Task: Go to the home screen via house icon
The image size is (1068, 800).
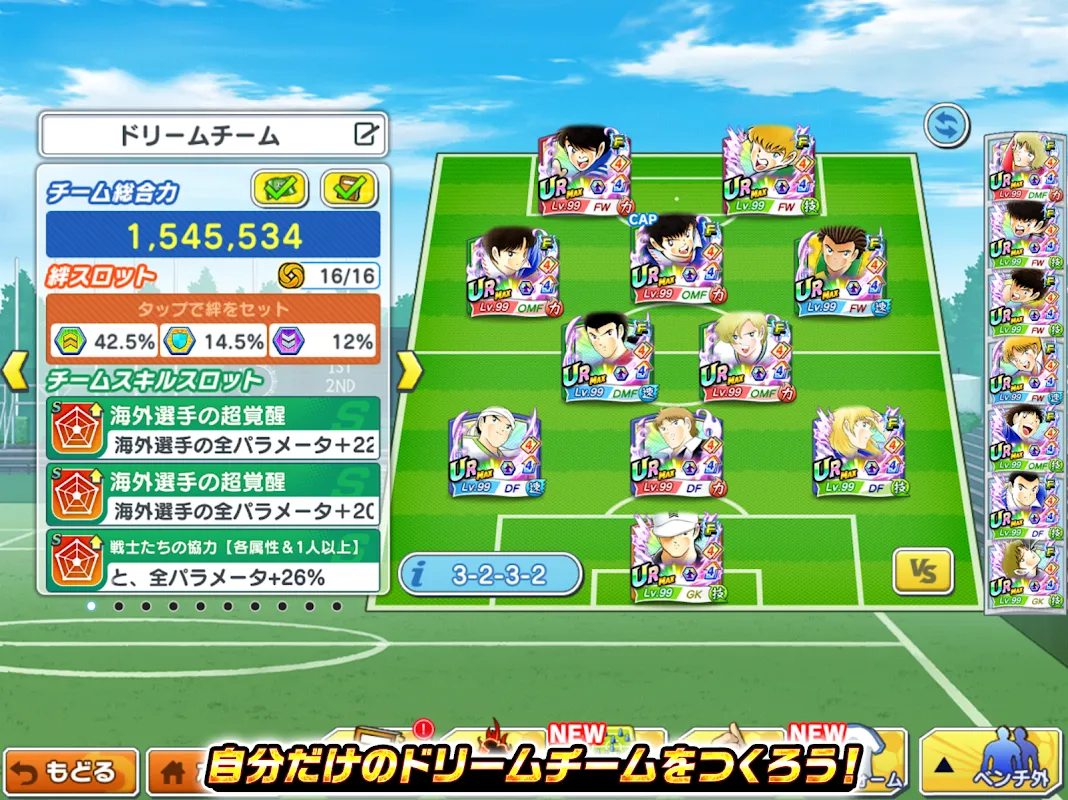Action: click(170, 772)
